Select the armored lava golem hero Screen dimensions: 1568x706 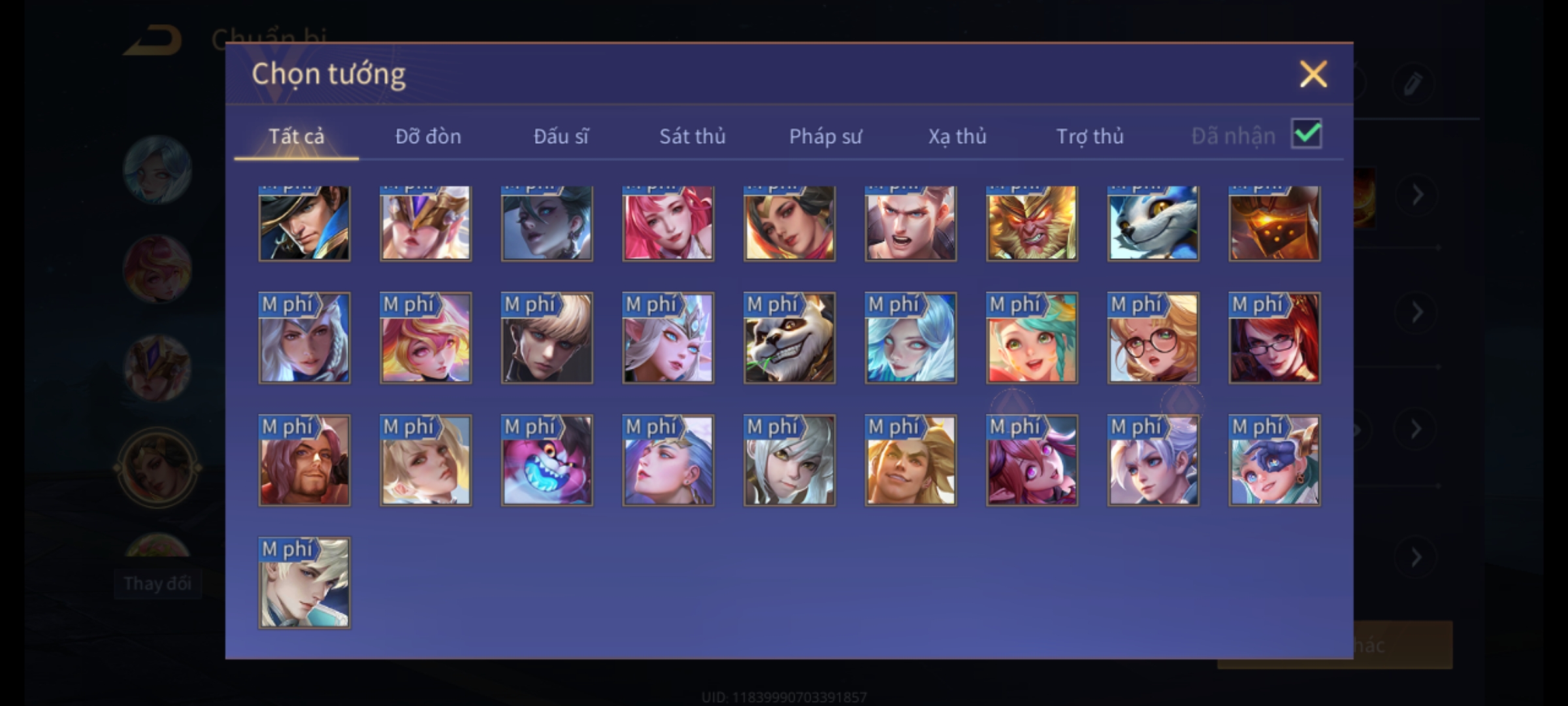coord(1274,224)
